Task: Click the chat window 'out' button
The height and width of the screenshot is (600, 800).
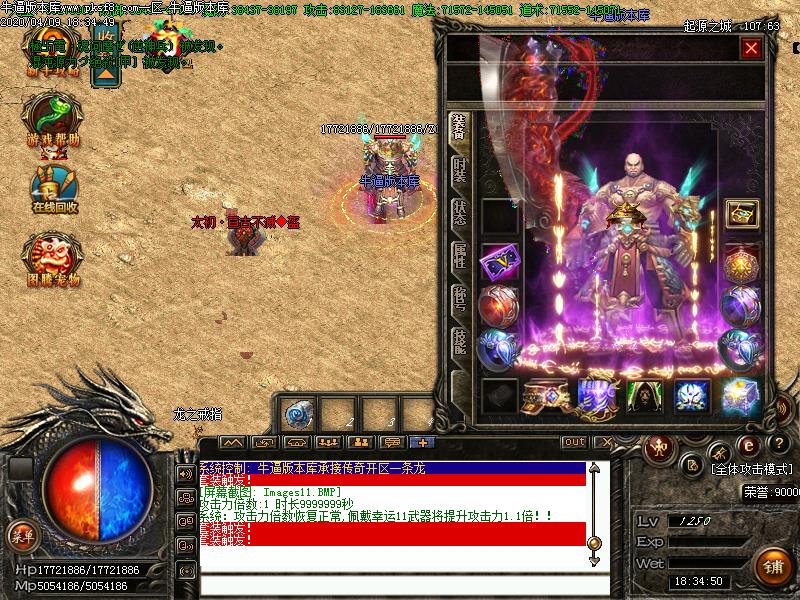Action: [x=574, y=442]
